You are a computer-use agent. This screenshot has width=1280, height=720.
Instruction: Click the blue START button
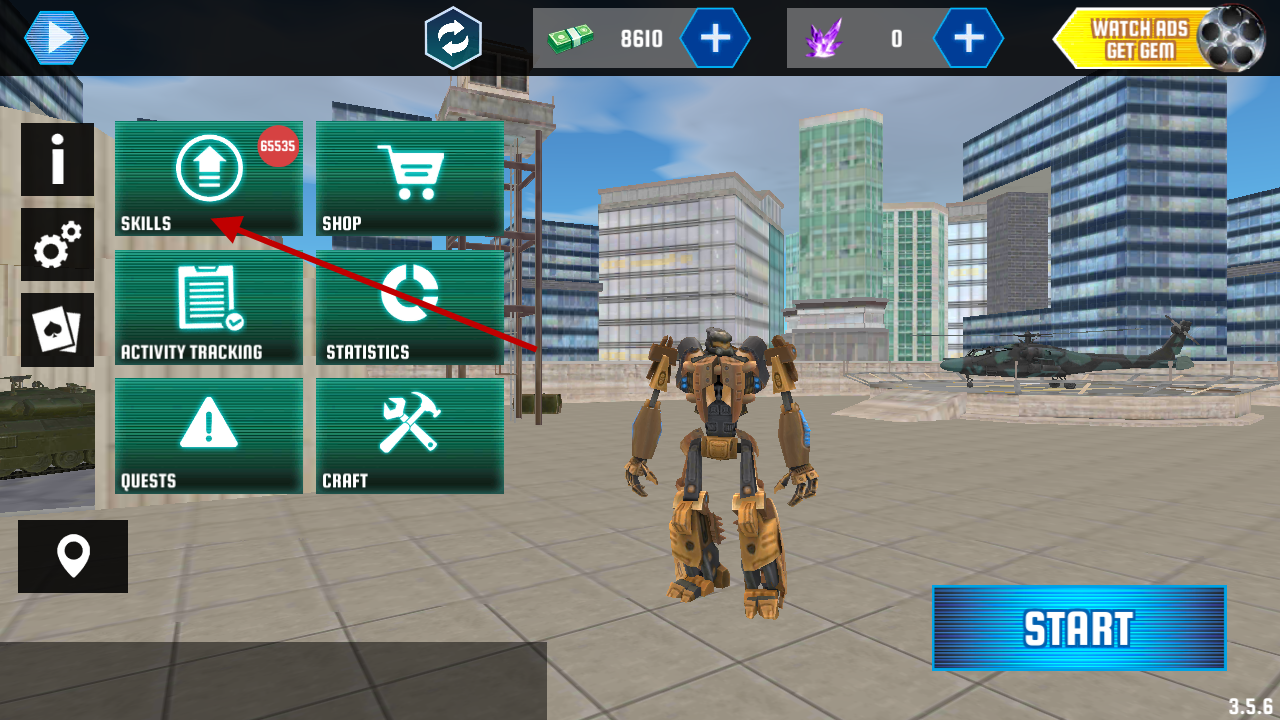1079,628
